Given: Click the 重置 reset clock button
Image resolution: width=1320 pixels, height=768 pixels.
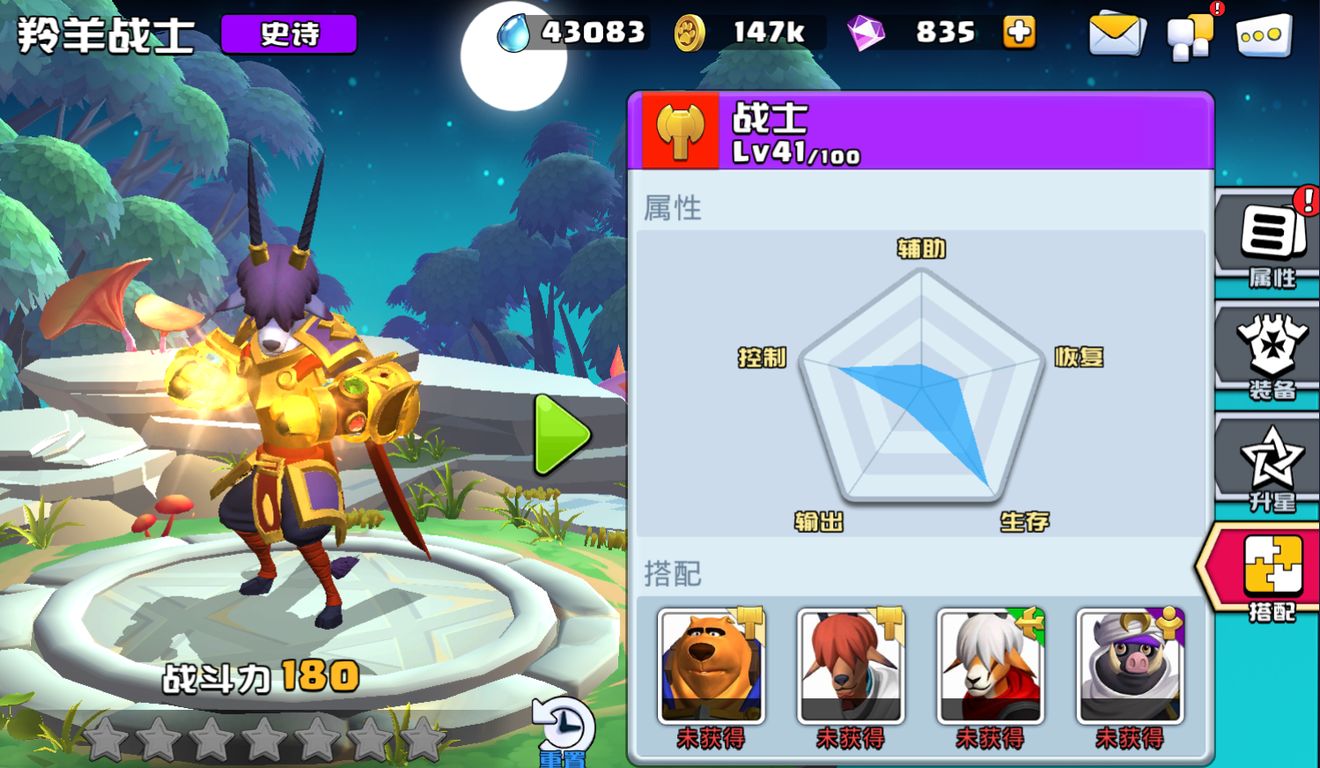Looking at the screenshot, I should click(564, 730).
